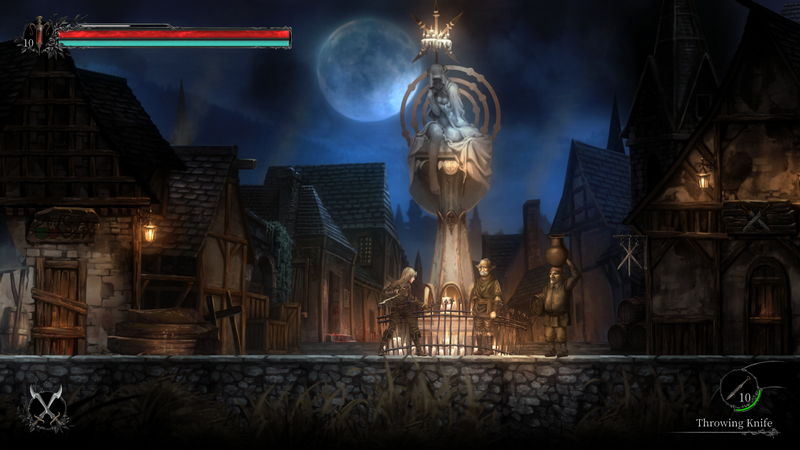The image size is (800, 450).
Task: Click the crossed blades weapon icon
Action: (43, 404)
